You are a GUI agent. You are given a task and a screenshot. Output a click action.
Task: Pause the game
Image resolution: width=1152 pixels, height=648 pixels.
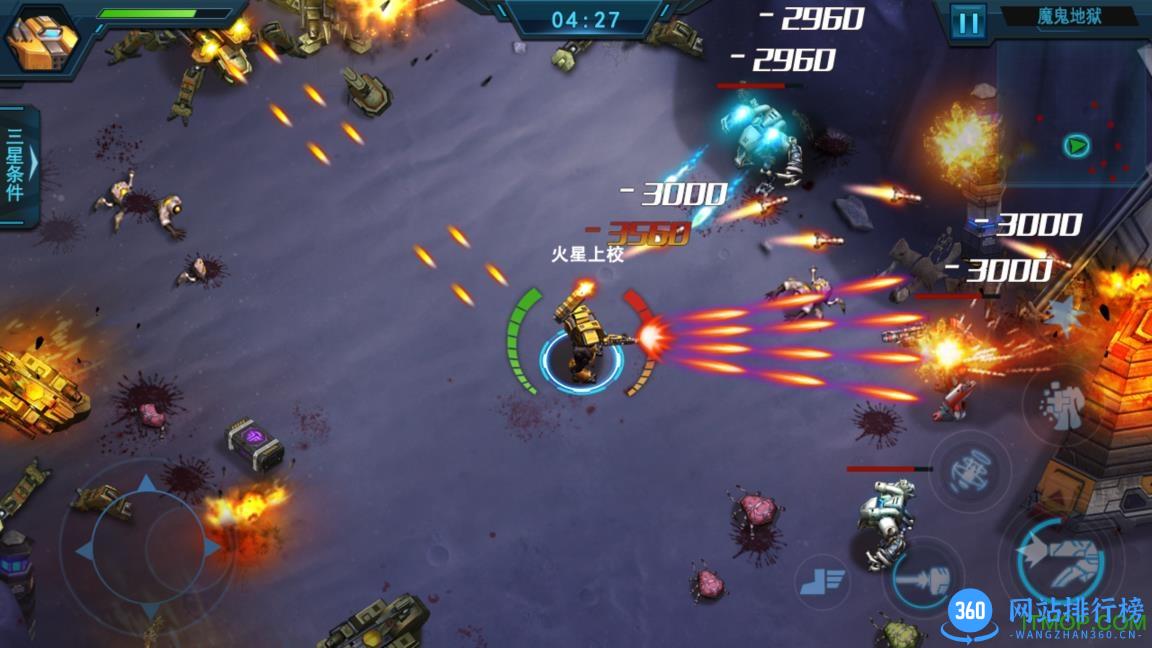click(967, 22)
